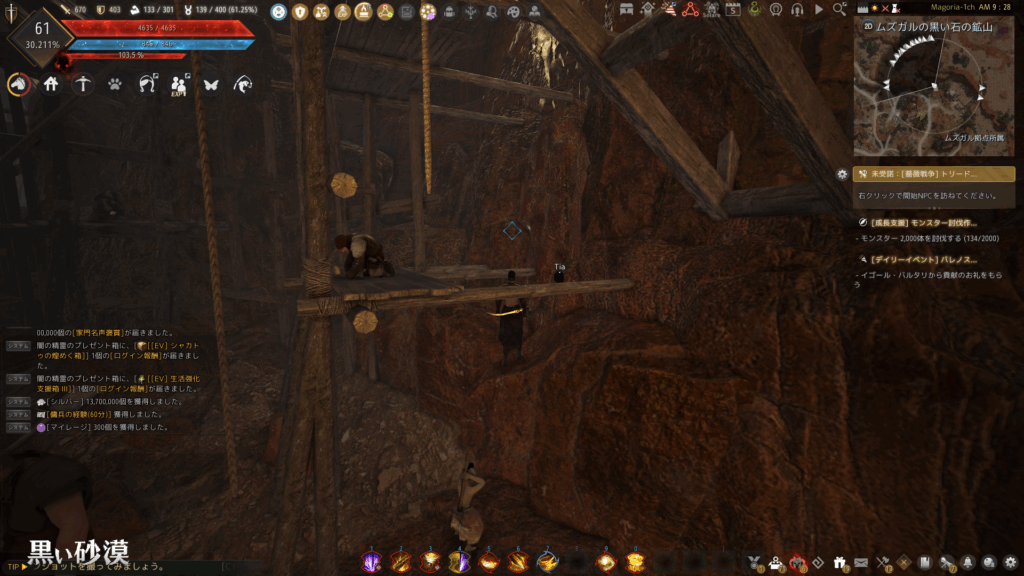The height and width of the screenshot is (576, 1024).
Task: Open the horse mount icon
Action: coord(18,85)
